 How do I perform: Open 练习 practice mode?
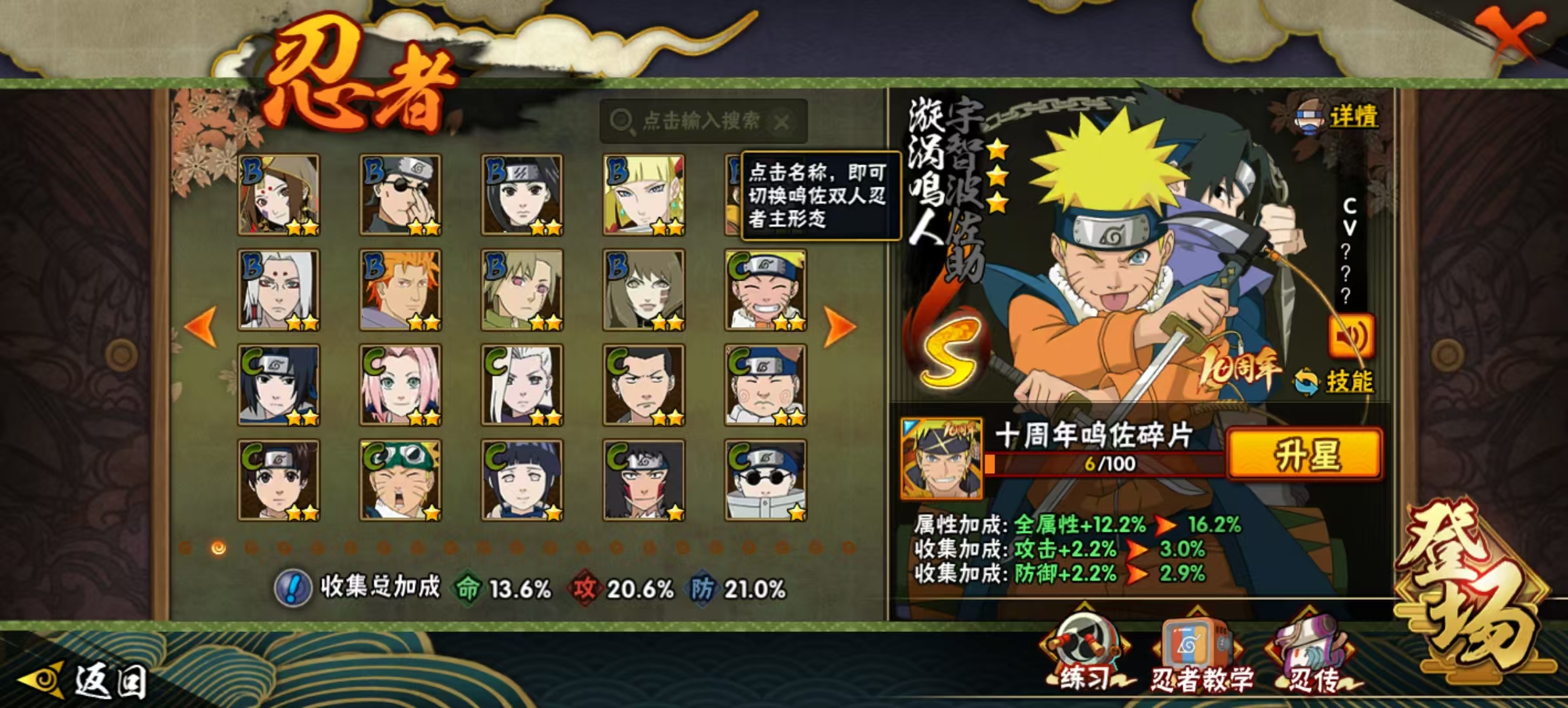click(x=1086, y=656)
